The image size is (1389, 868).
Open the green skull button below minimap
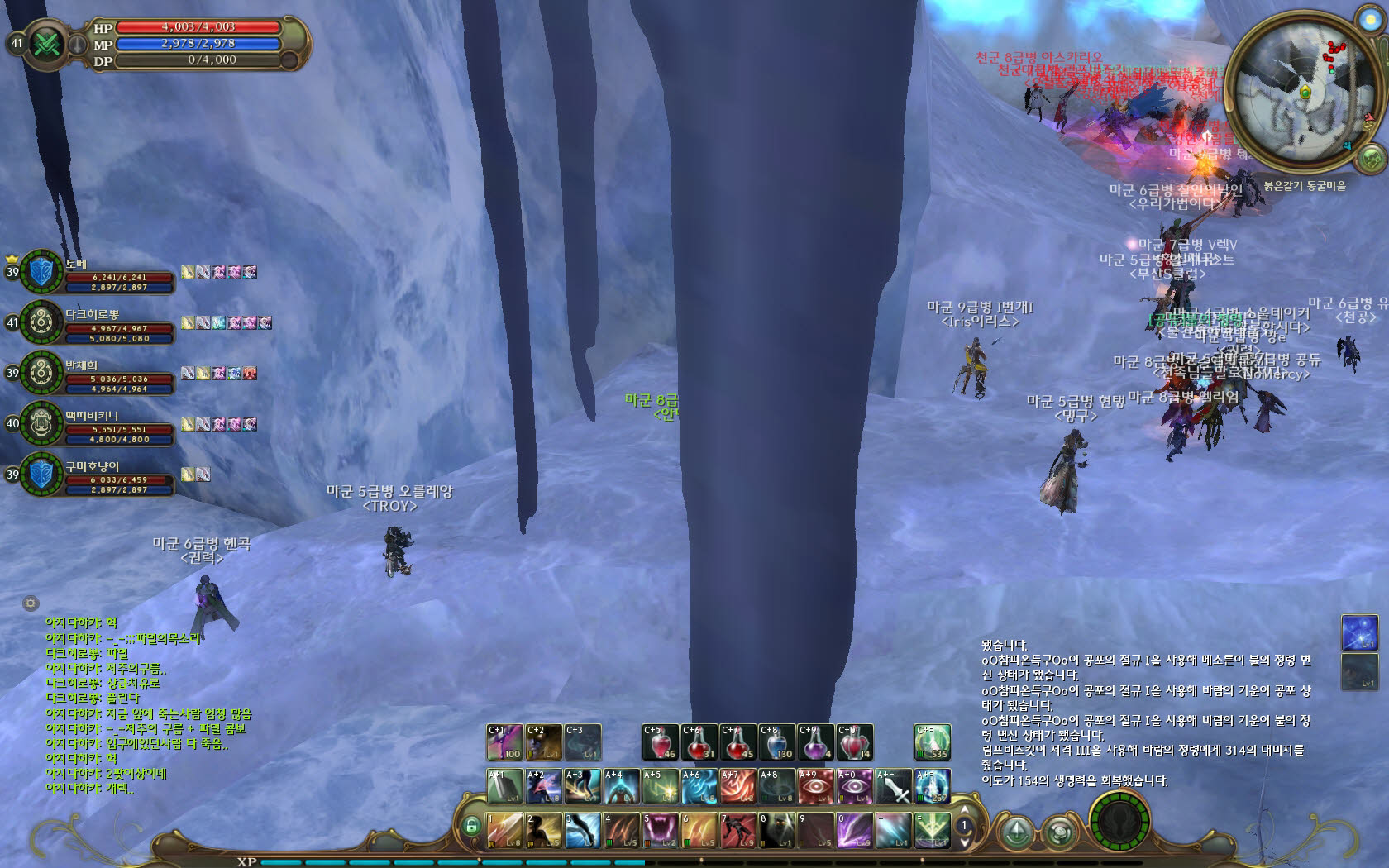click(x=1371, y=156)
